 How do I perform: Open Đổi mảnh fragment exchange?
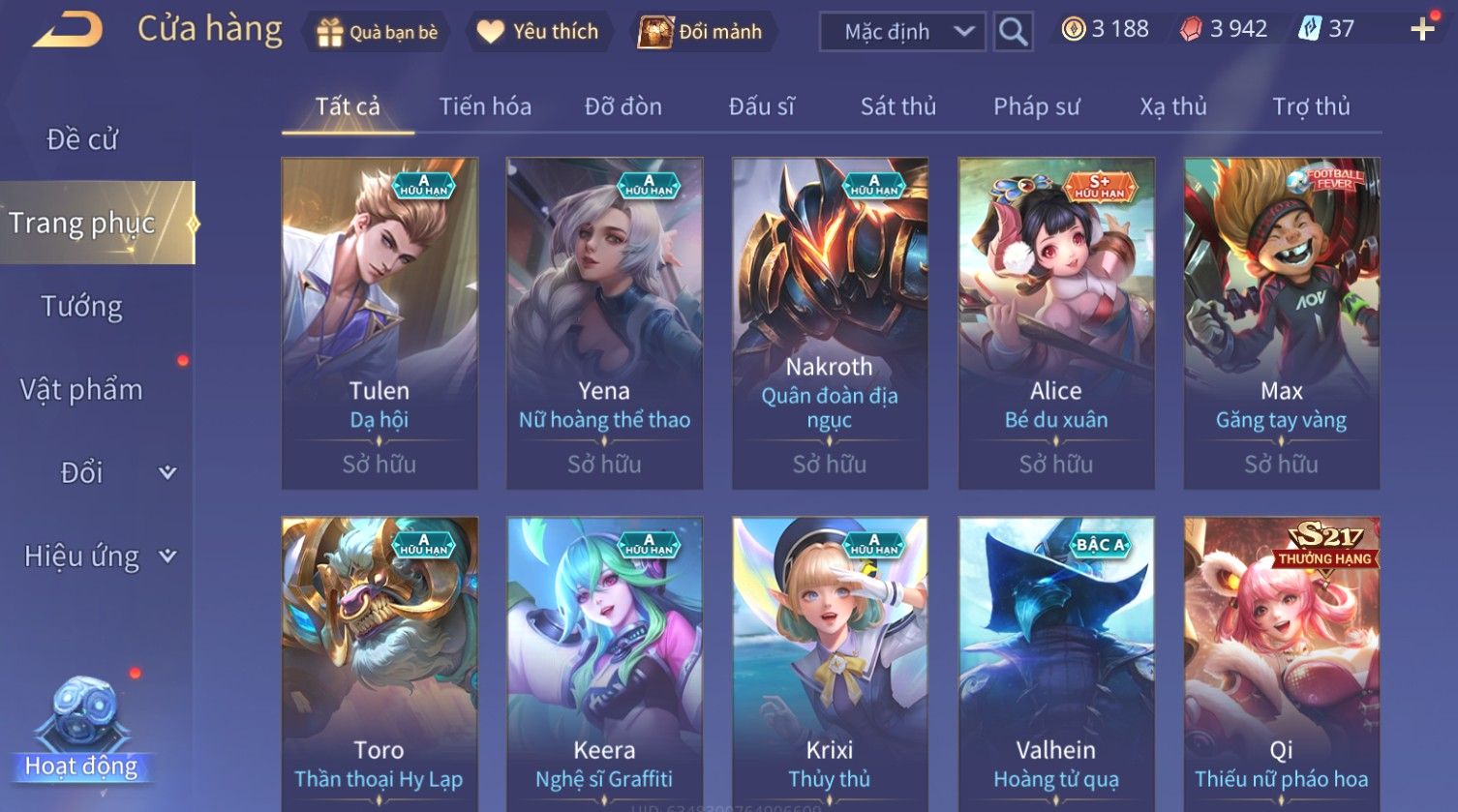[x=702, y=32]
